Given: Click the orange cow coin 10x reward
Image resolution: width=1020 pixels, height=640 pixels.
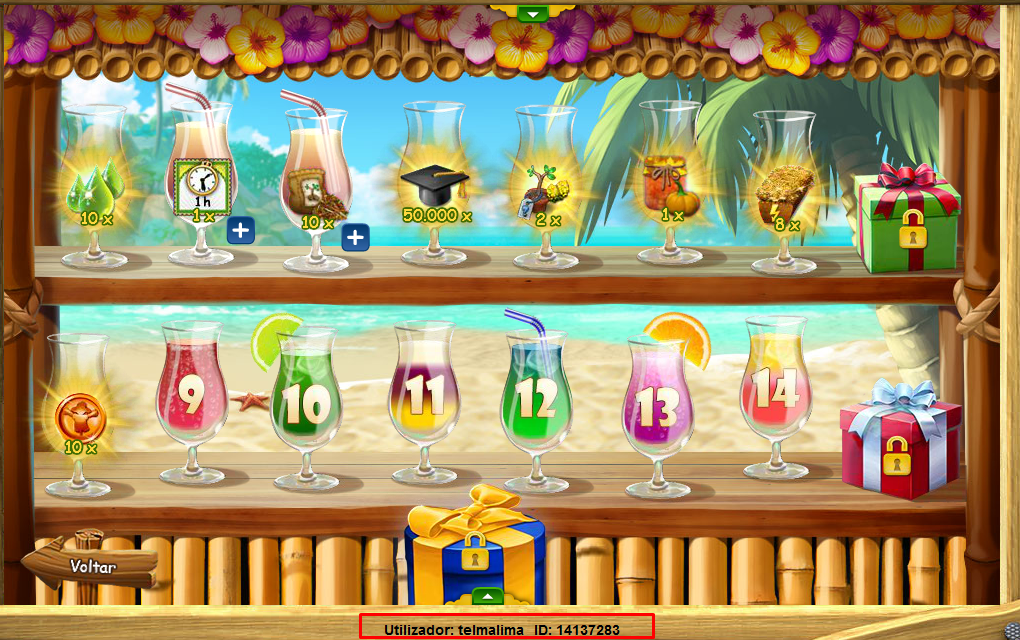Looking at the screenshot, I should pyautogui.click(x=80, y=420).
